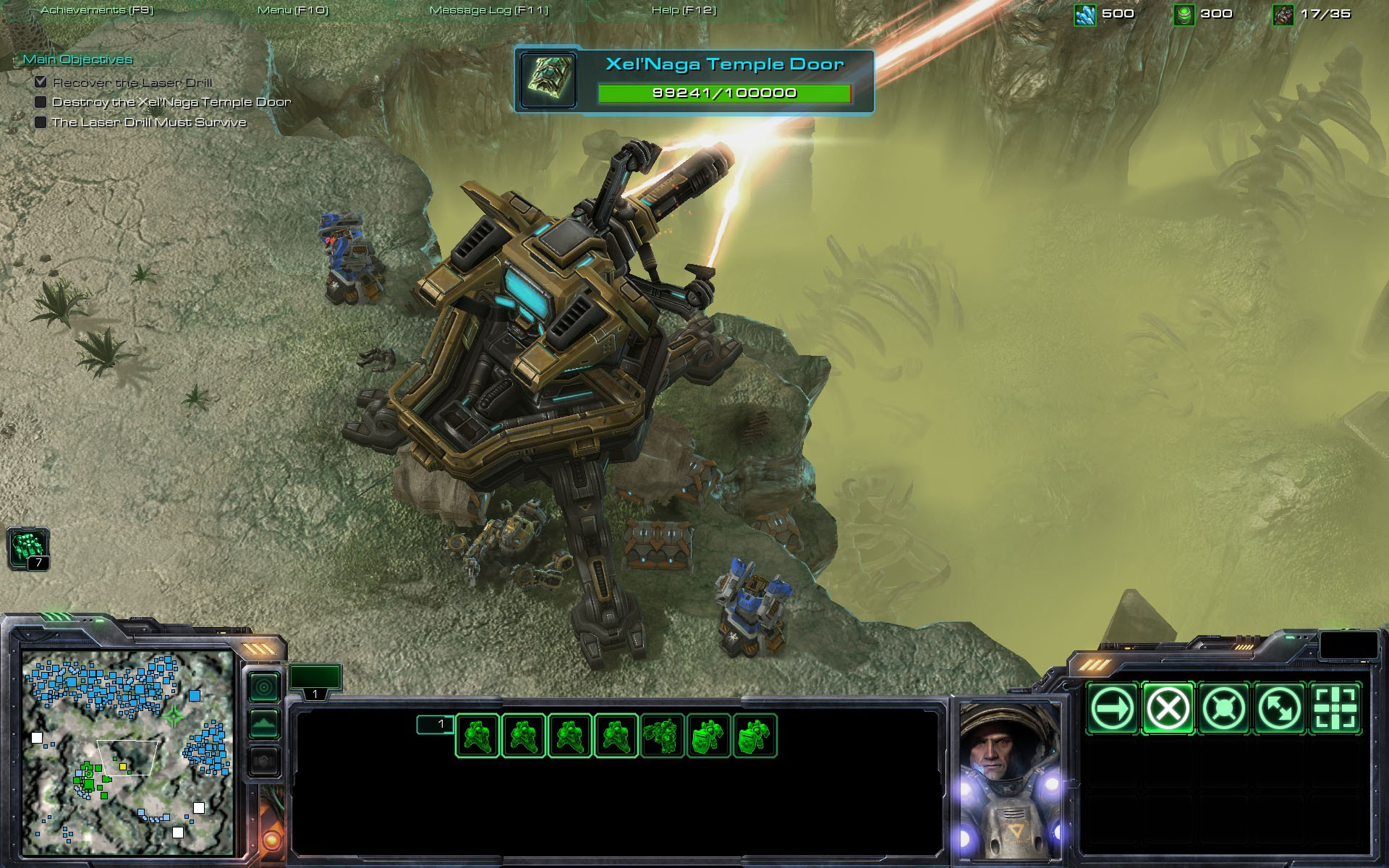Open the Help menu

(x=684, y=10)
